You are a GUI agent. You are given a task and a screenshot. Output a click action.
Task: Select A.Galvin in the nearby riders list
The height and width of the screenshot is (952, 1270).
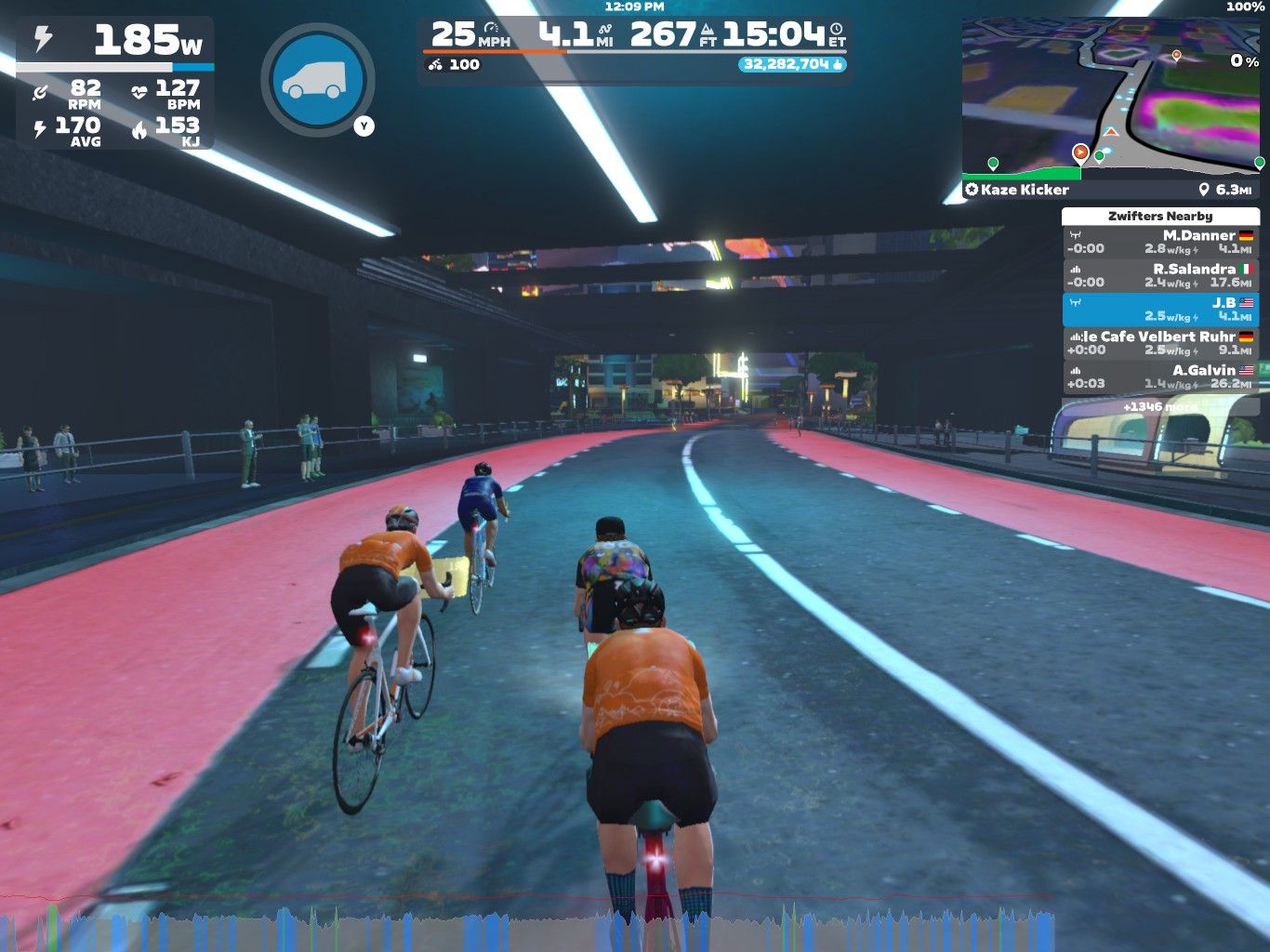coord(1160,377)
